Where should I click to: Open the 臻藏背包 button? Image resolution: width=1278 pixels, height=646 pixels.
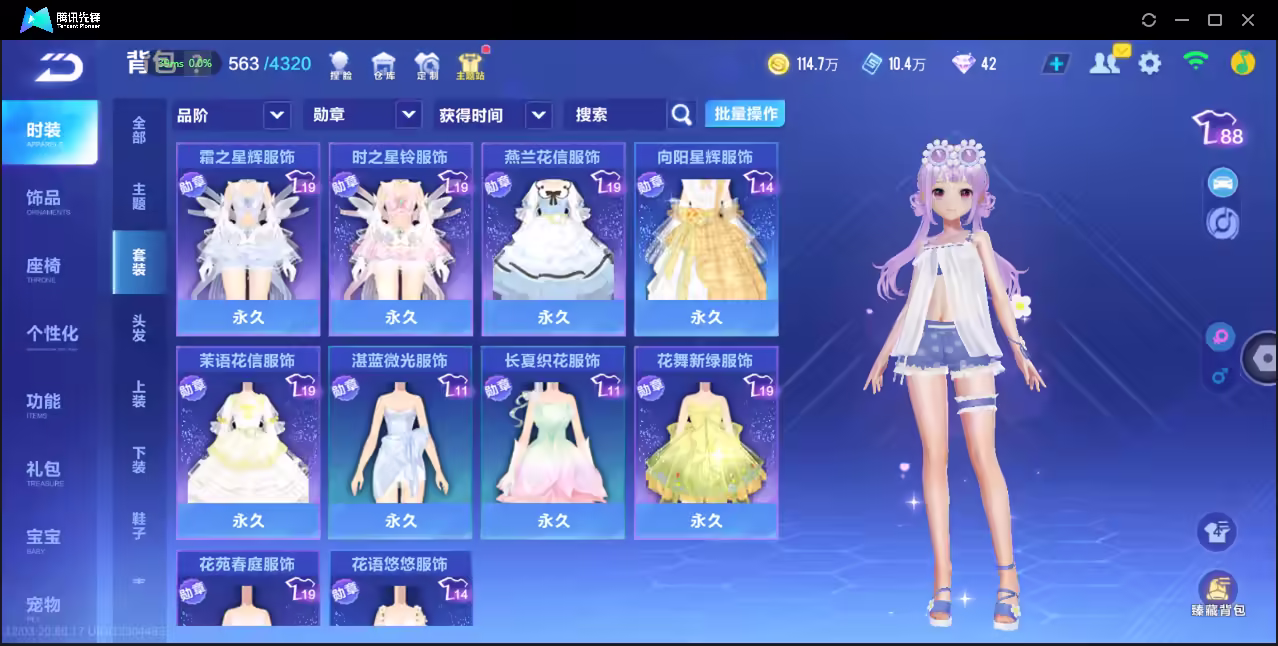click(1217, 592)
